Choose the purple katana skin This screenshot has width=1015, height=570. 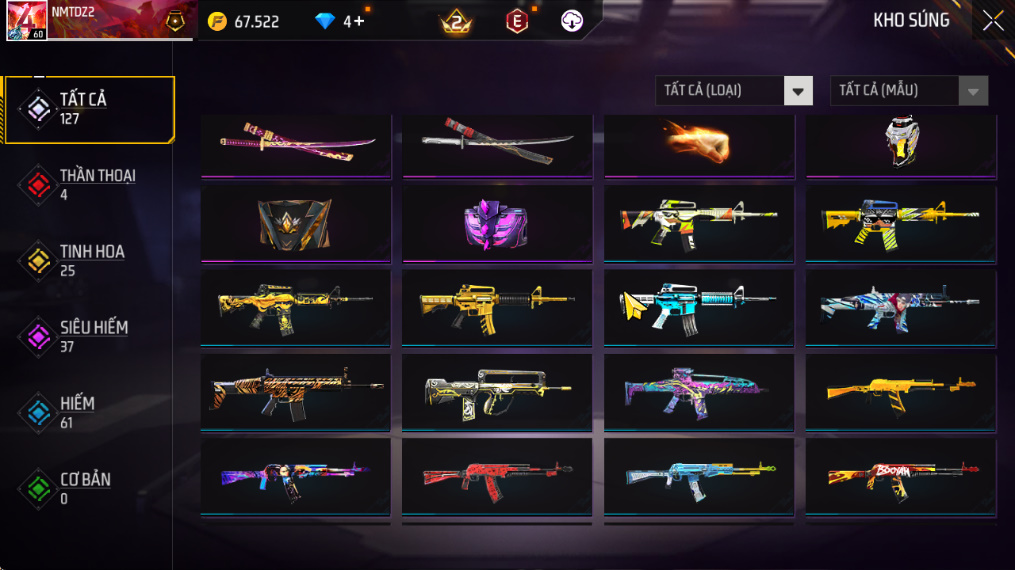point(296,145)
